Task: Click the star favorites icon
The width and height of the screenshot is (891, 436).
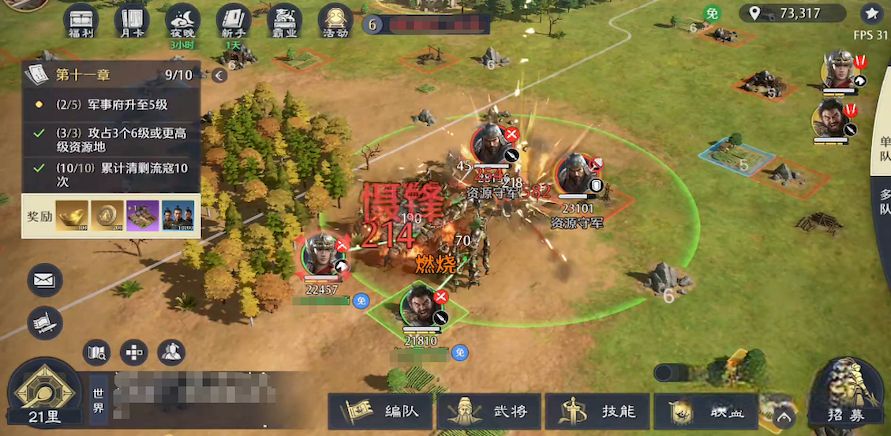Action: 868,13
